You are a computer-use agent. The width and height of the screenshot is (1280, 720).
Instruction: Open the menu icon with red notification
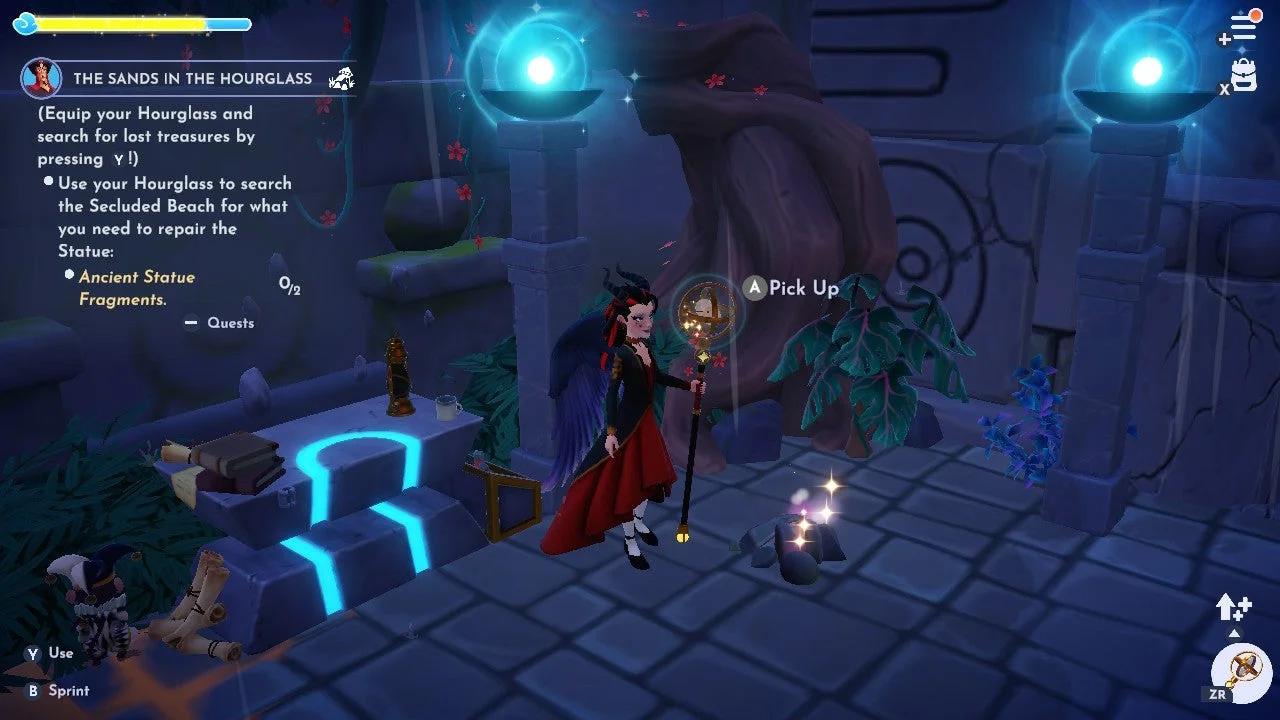point(1242,28)
